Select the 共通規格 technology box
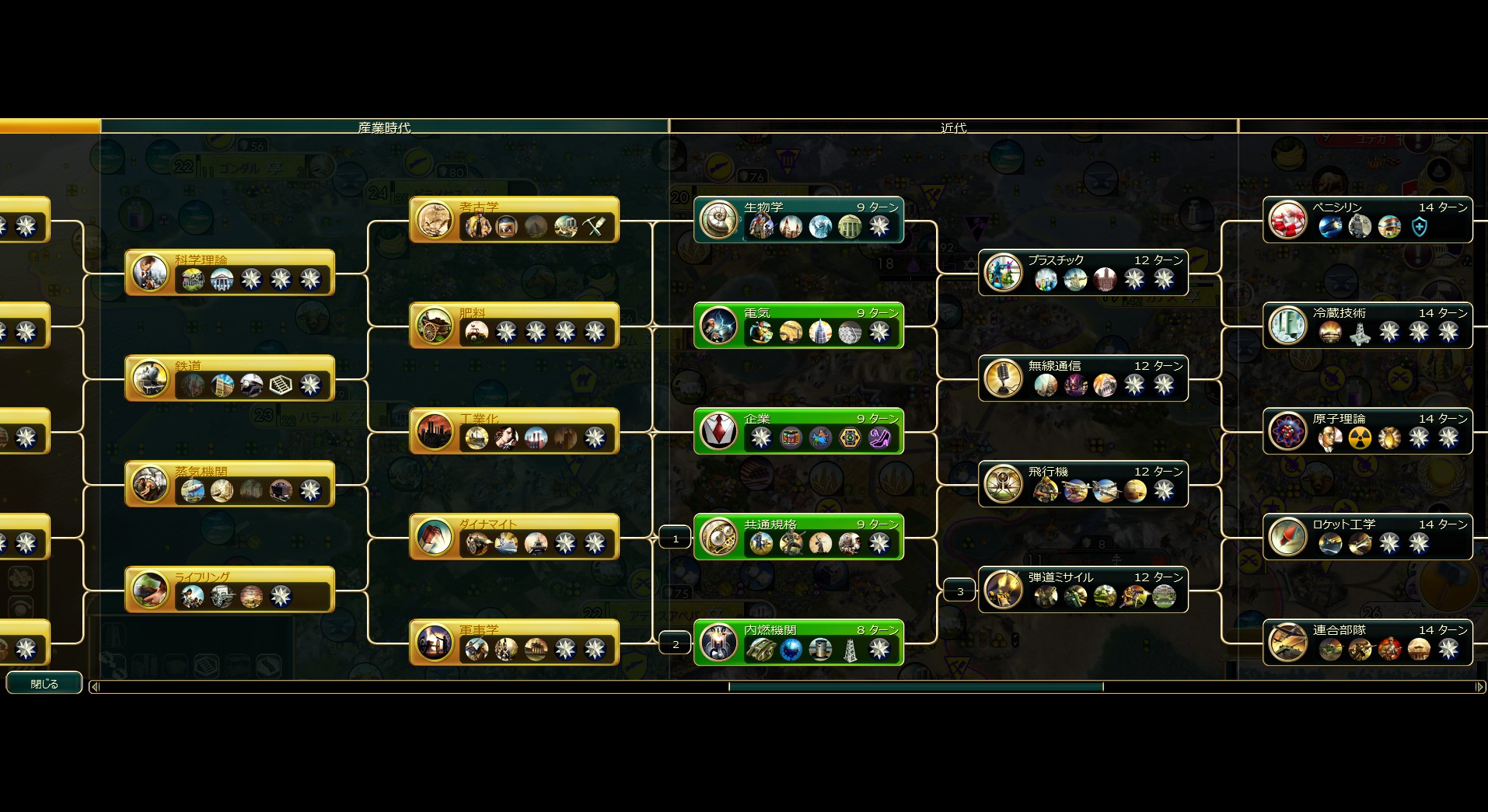The height and width of the screenshot is (812, 1488). (798, 536)
